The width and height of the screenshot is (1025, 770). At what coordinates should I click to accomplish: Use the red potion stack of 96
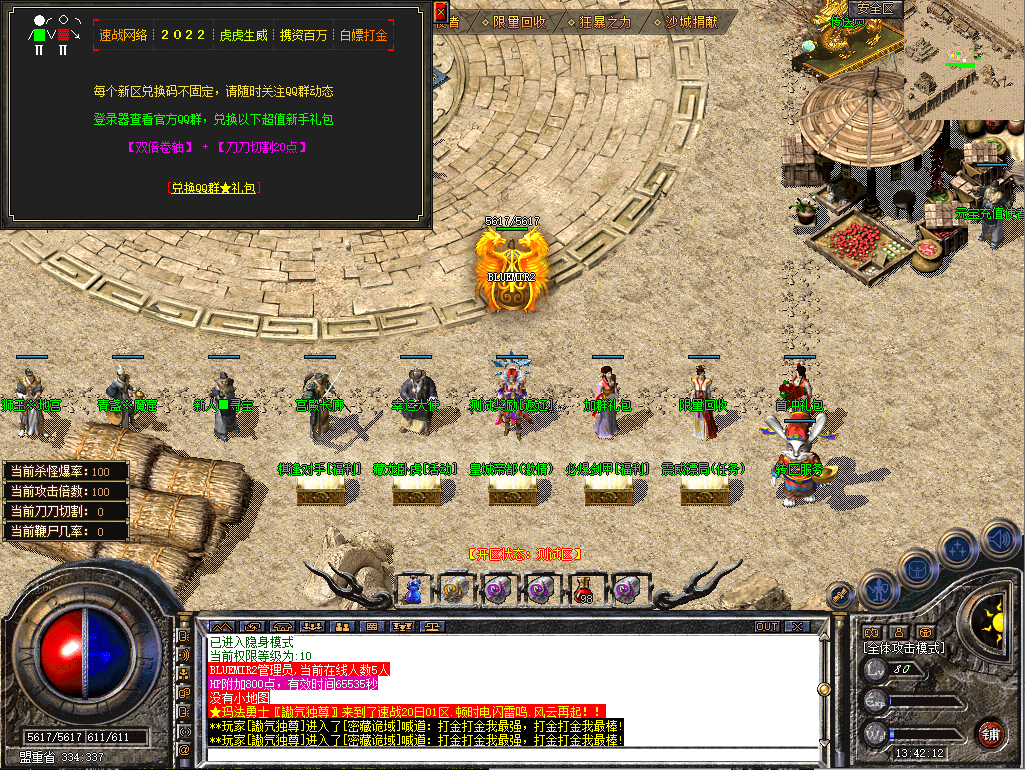point(583,590)
